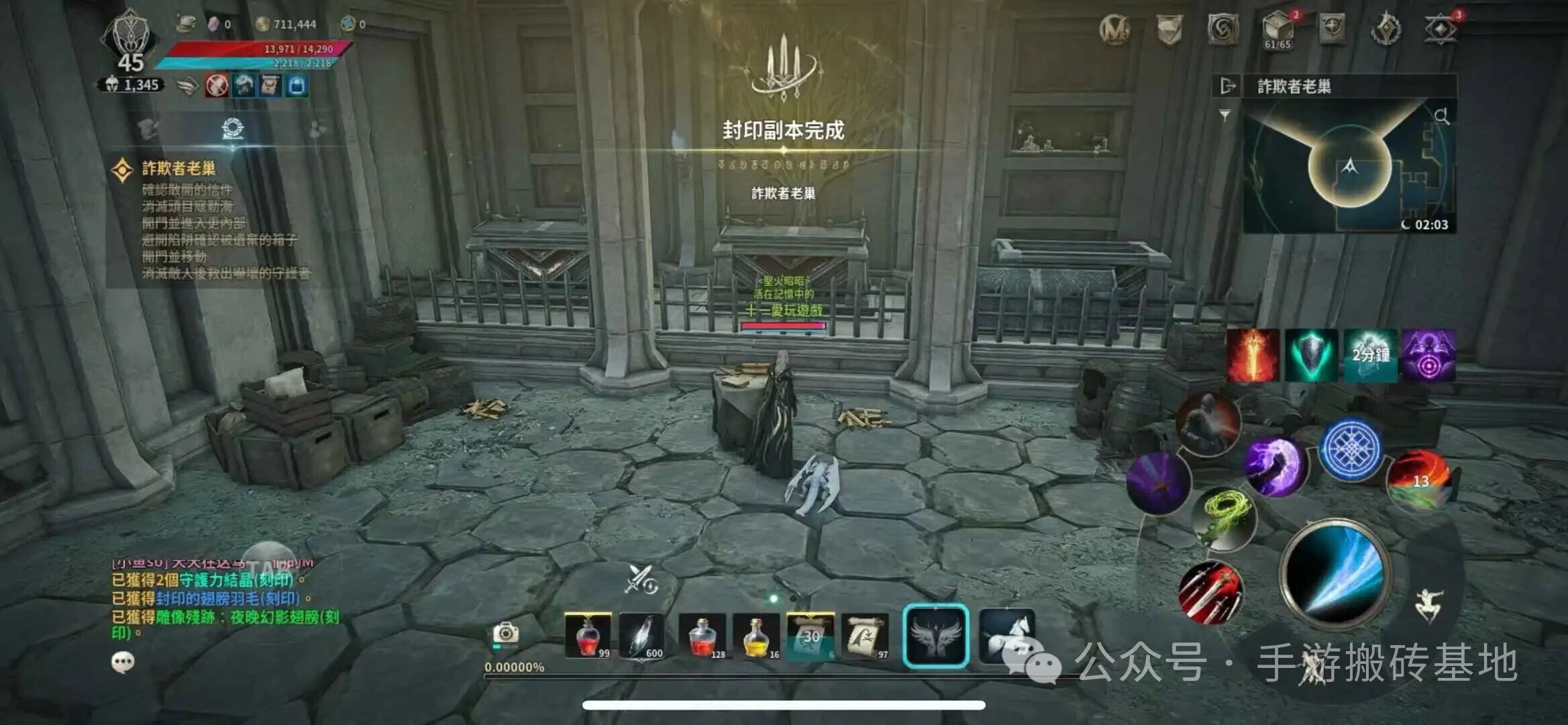Open the 詐欺者老巢 quest tracker entry
Image resolution: width=1568 pixels, height=725 pixels.
[x=178, y=168]
